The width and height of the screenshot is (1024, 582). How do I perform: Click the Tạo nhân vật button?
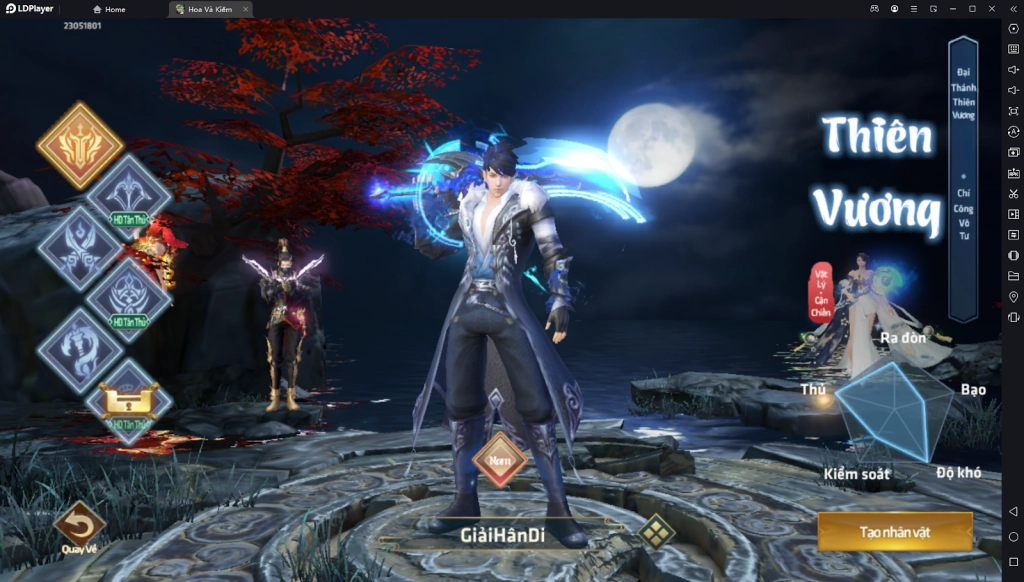894,531
